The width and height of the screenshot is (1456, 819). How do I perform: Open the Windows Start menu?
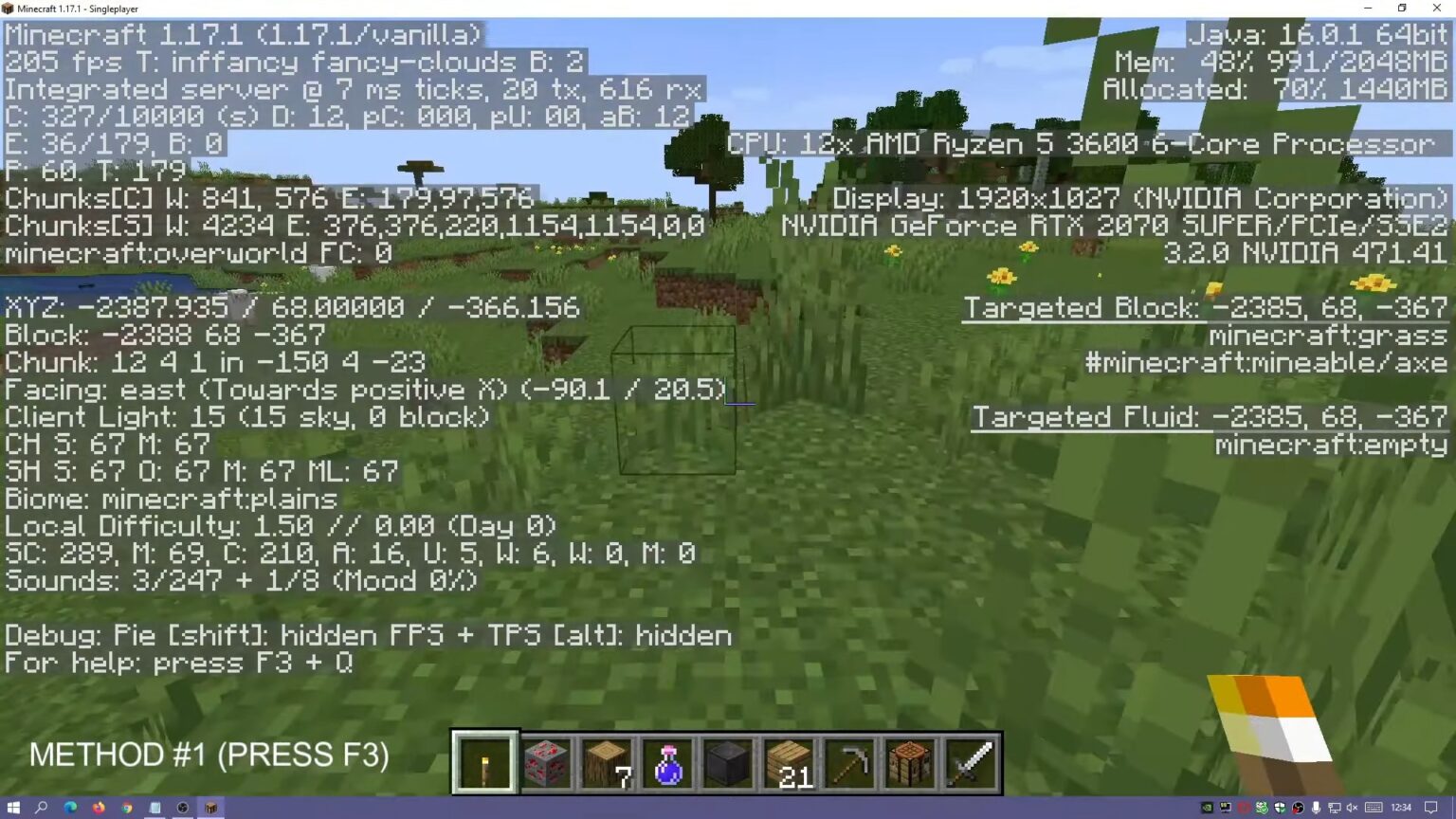pyautogui.click(x=14, y=808)
